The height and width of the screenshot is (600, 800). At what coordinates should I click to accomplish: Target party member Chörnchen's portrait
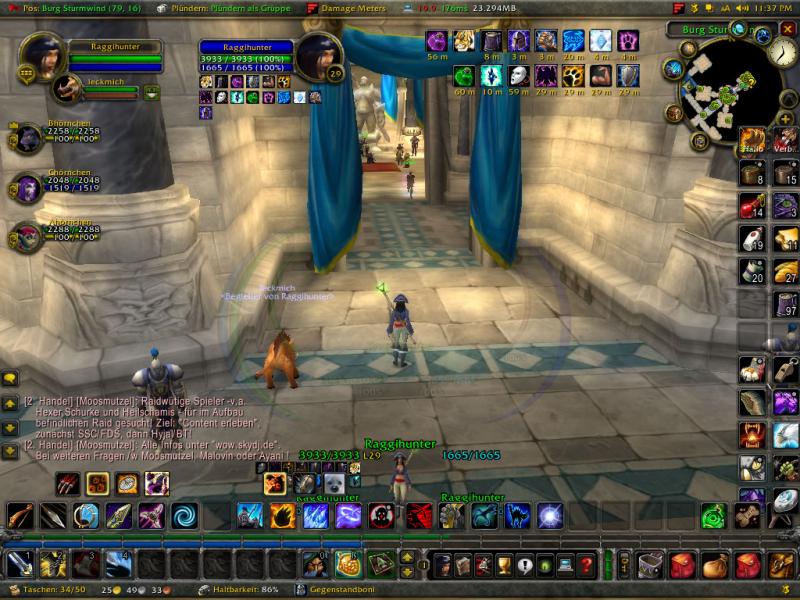[x=27, y=187]
